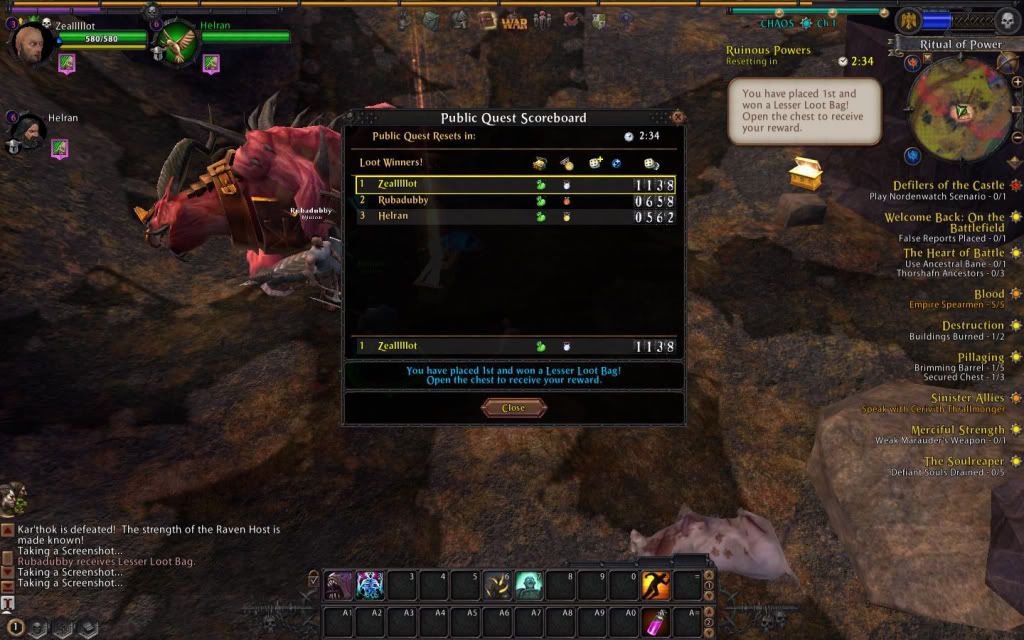Select Rubadubby's row on the scoreboard
This screenshot has width=1024, height=640.
(515, 201)
